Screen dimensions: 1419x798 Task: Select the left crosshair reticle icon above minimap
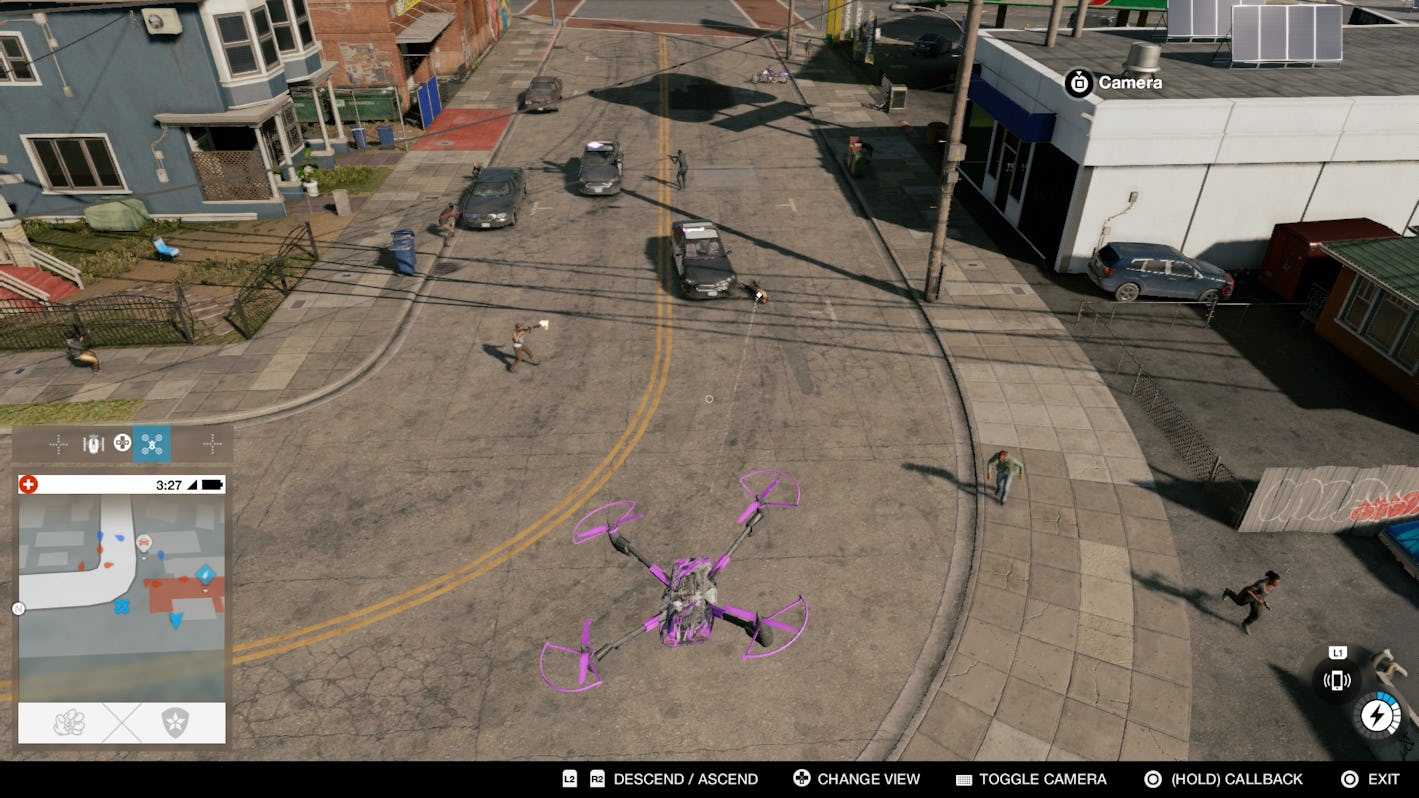click(58, 443)
